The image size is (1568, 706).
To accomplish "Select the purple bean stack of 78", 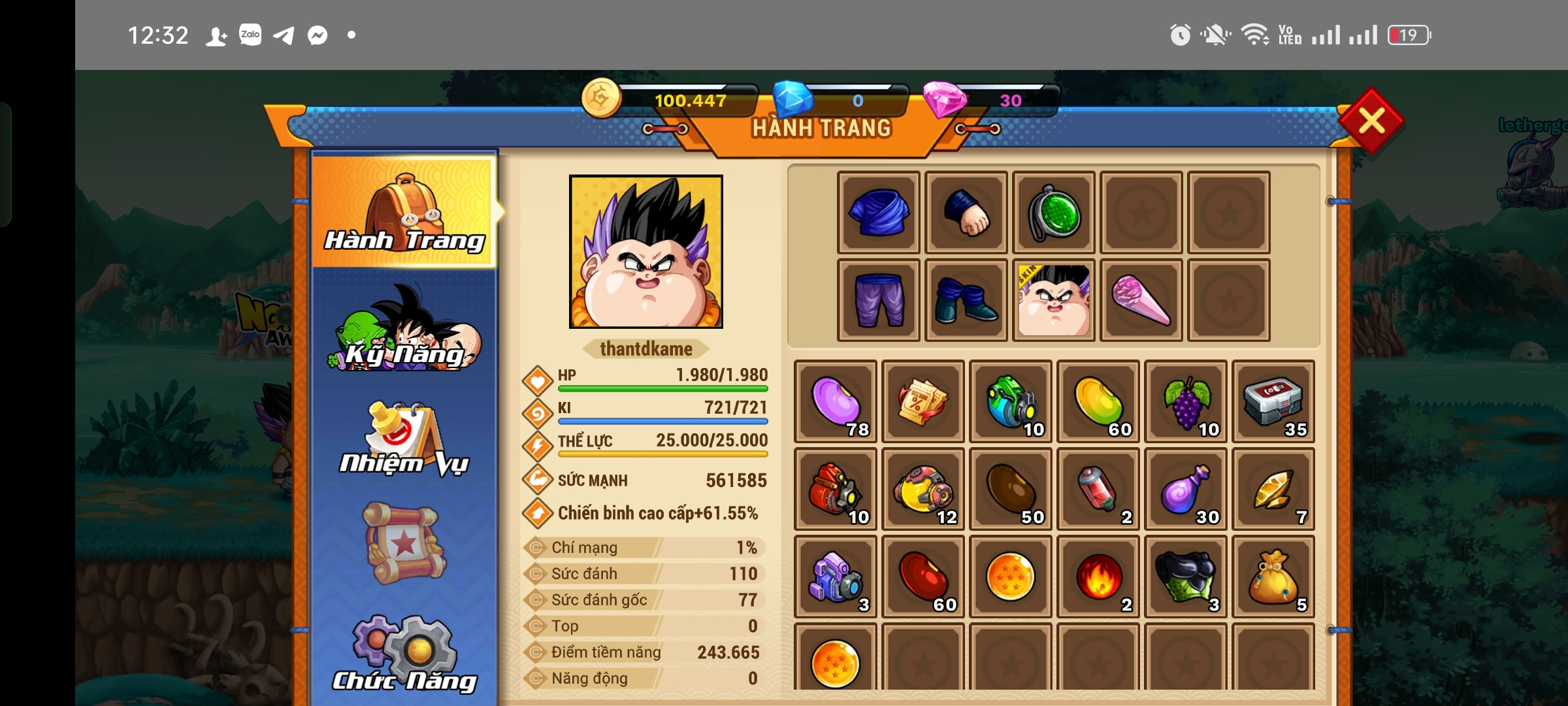I will tap(836, 401).
